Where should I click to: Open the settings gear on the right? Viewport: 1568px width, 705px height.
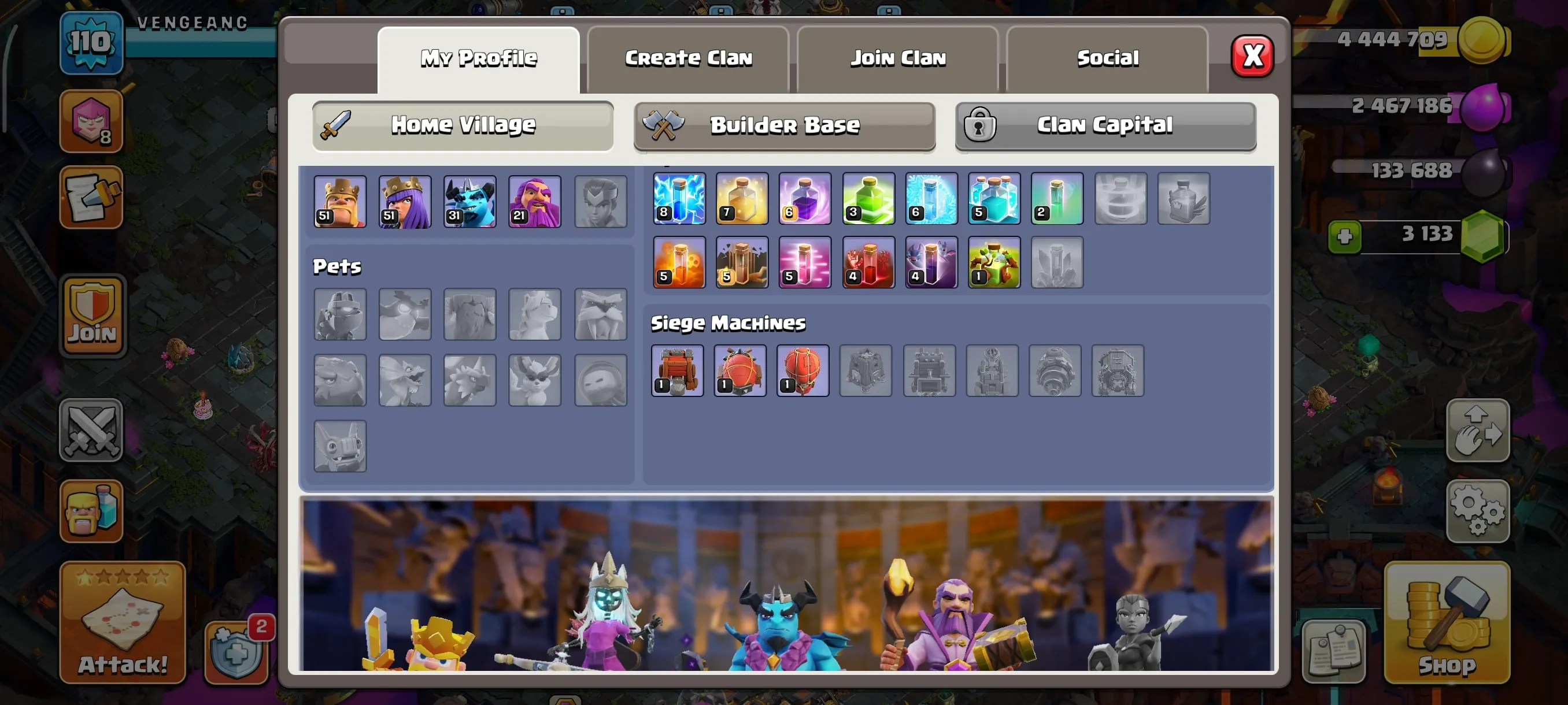(1478, 510)
